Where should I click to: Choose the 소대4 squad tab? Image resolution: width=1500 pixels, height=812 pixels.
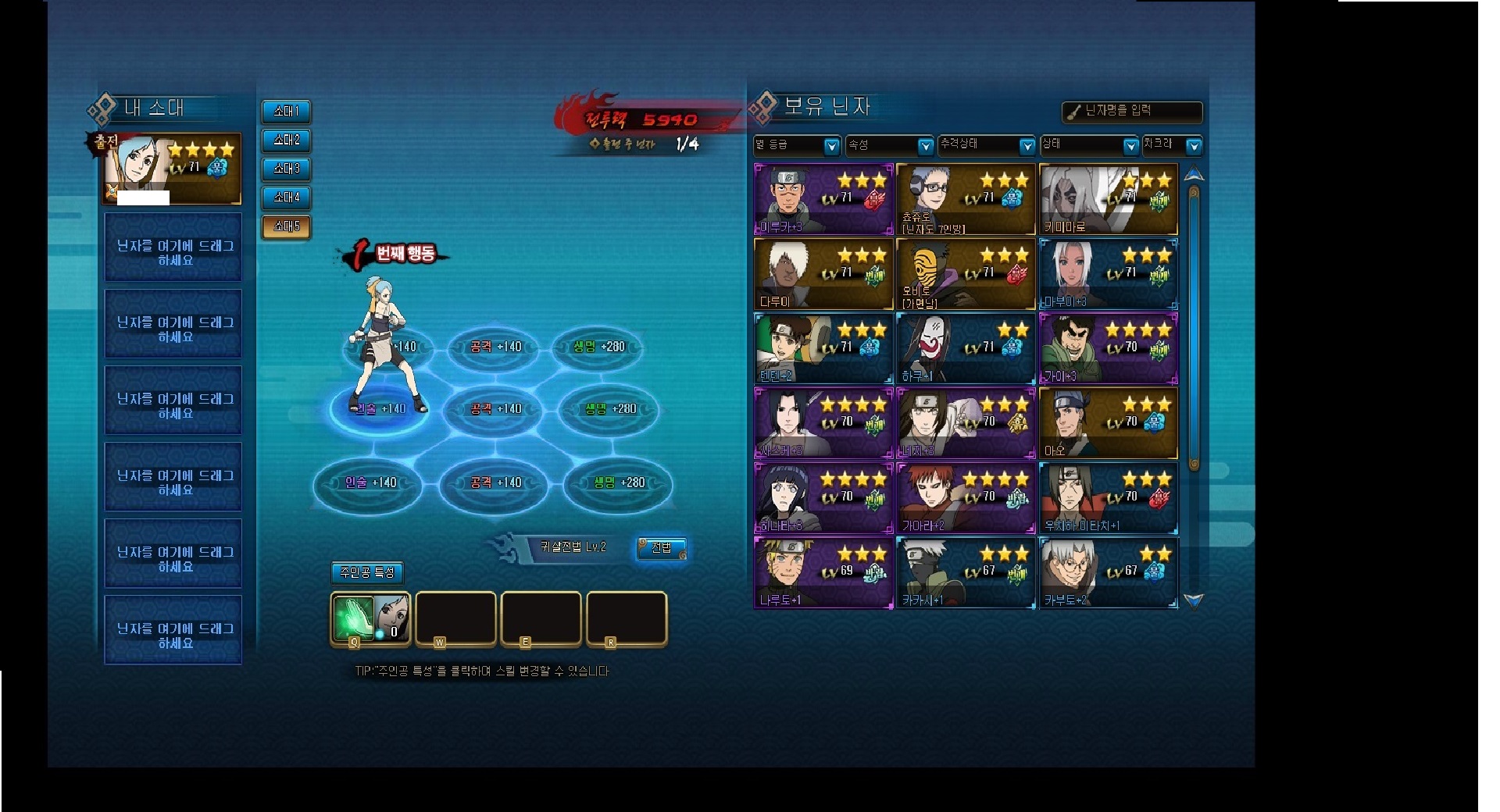[286, 198]
